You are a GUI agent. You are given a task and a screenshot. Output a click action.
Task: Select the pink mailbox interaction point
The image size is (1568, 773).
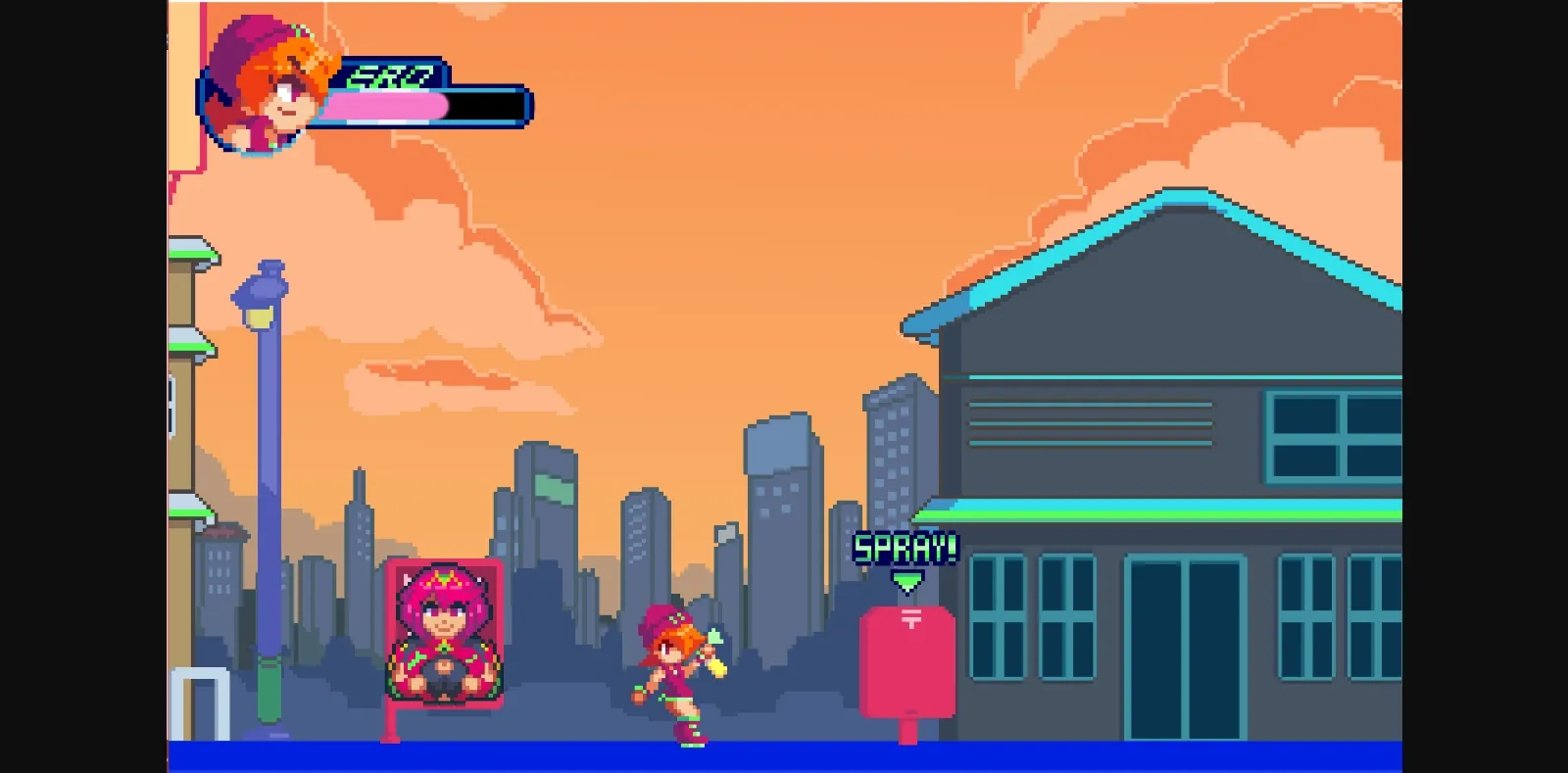click(x=906, y=666)
